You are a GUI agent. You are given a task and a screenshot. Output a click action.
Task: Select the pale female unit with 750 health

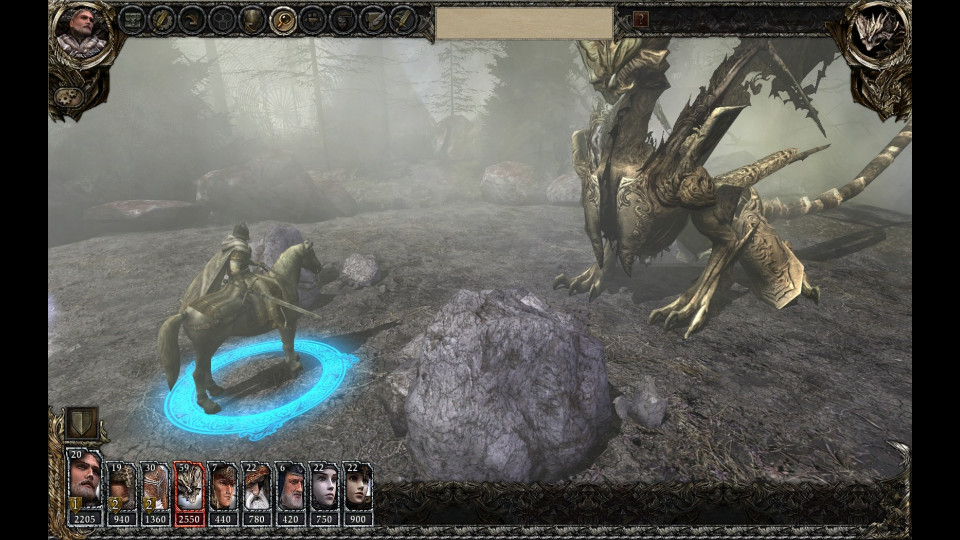tap(324, 487)
